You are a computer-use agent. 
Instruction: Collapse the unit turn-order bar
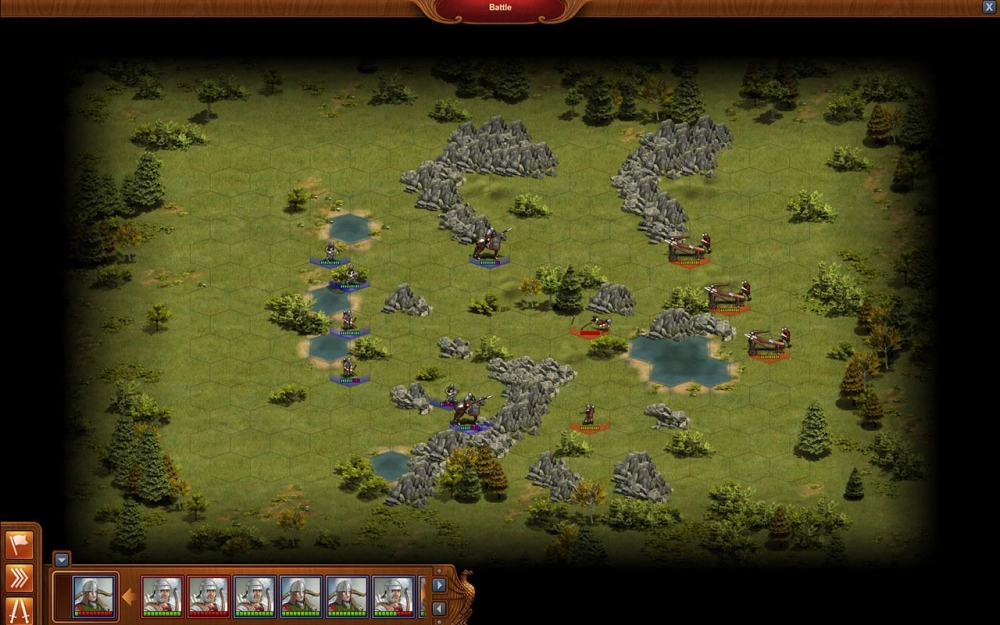pyautogui.click(x=62, y=560)
